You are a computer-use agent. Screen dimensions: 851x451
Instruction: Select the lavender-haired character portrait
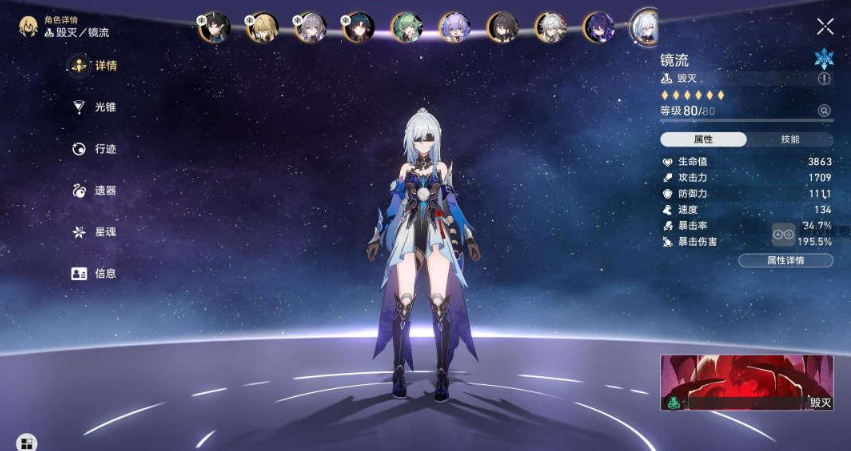(x=455, y=27)
